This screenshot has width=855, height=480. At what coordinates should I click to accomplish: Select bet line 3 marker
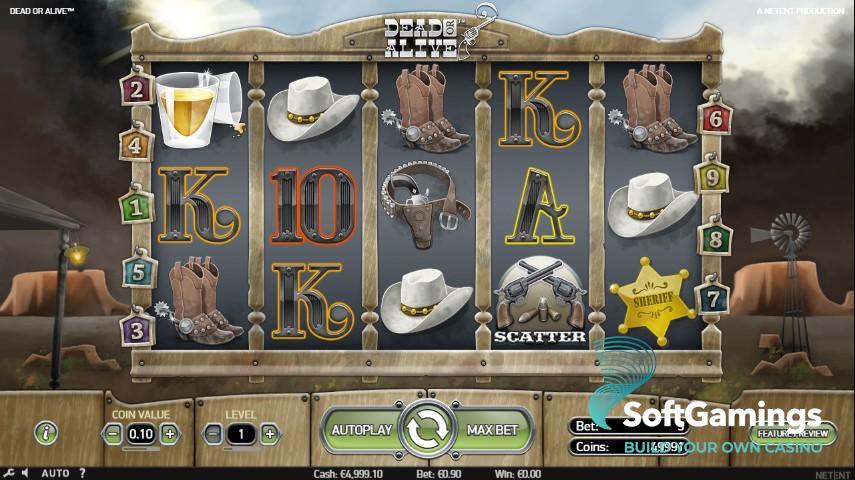coord(136,328)
